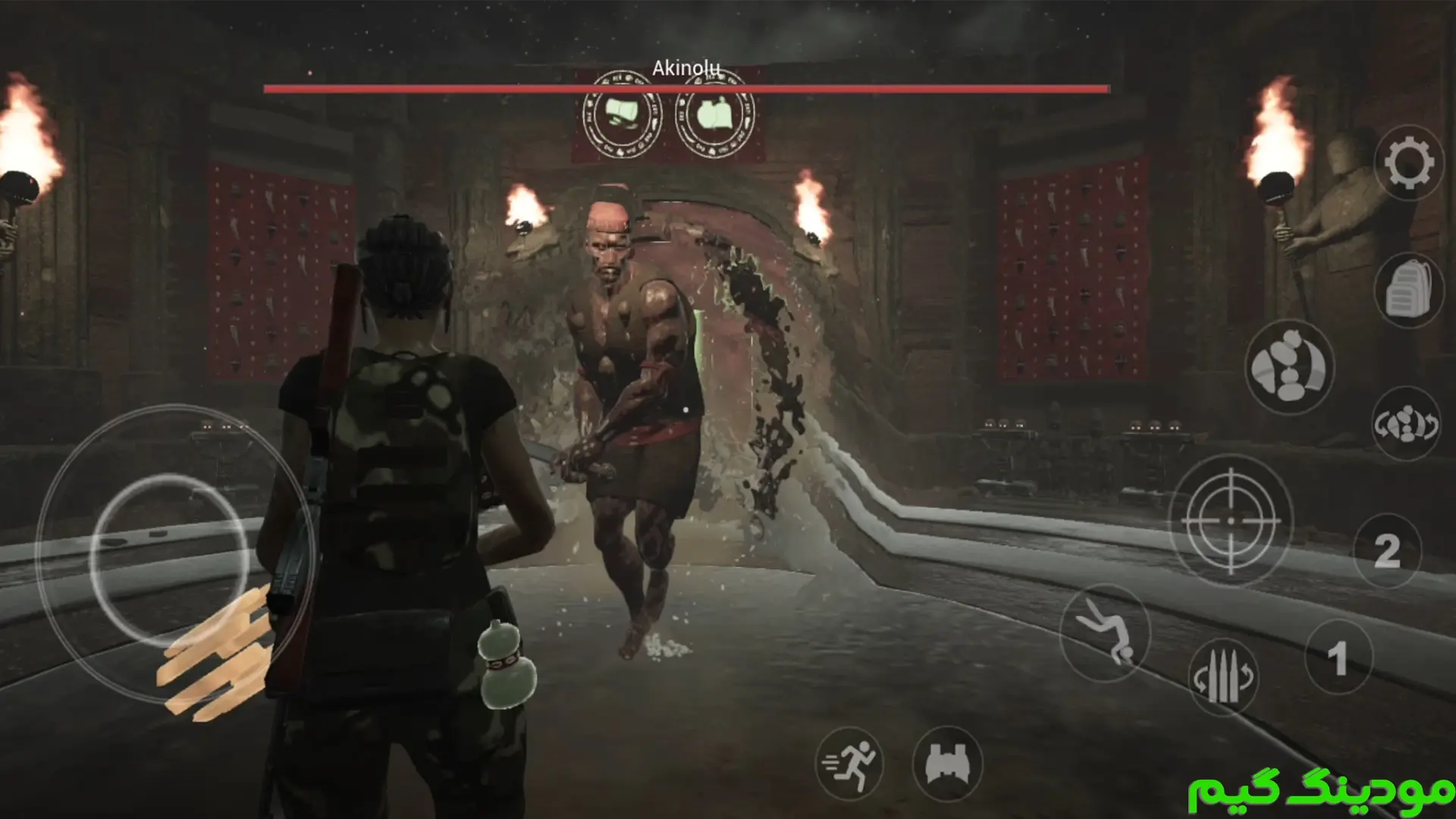Activate the binoculars view button
Viewport: 1456px width, 819px height.
pyautogui.click(x=947, y=764)
